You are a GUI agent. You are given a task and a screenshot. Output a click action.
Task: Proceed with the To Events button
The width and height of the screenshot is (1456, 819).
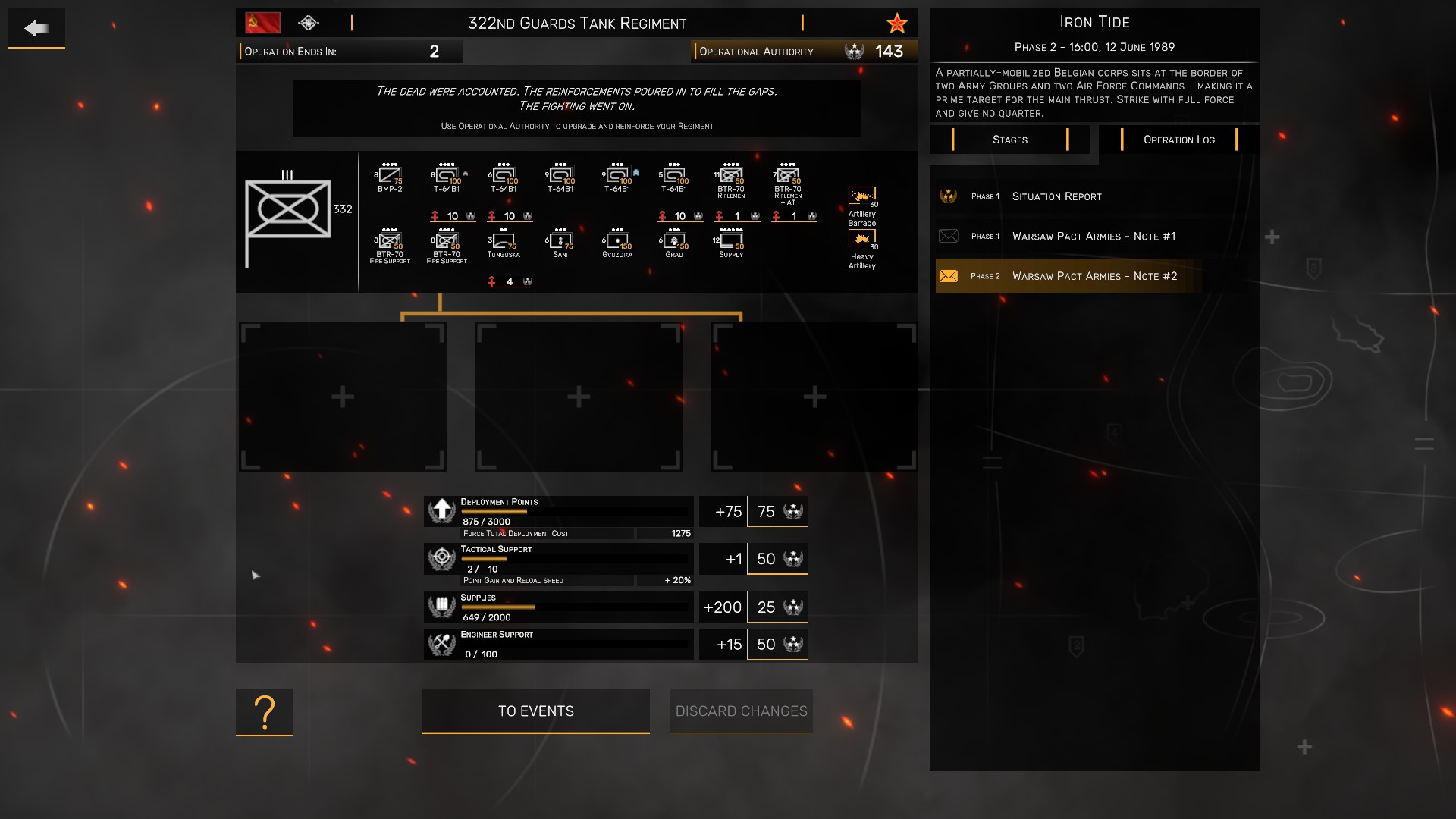(535, 711)
